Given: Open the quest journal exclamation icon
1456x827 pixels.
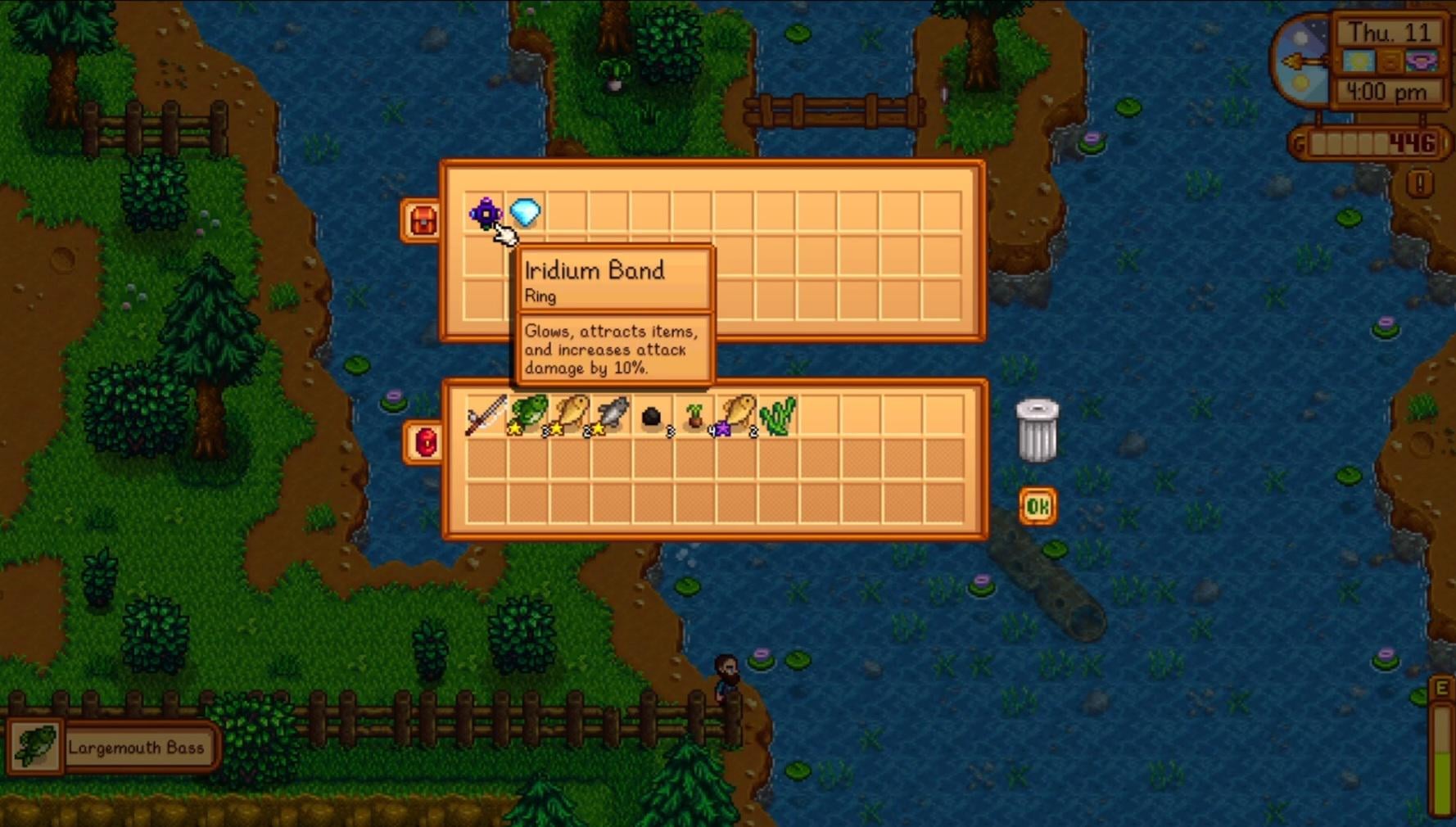Looking at the screenshot, I should [1420, 183].
